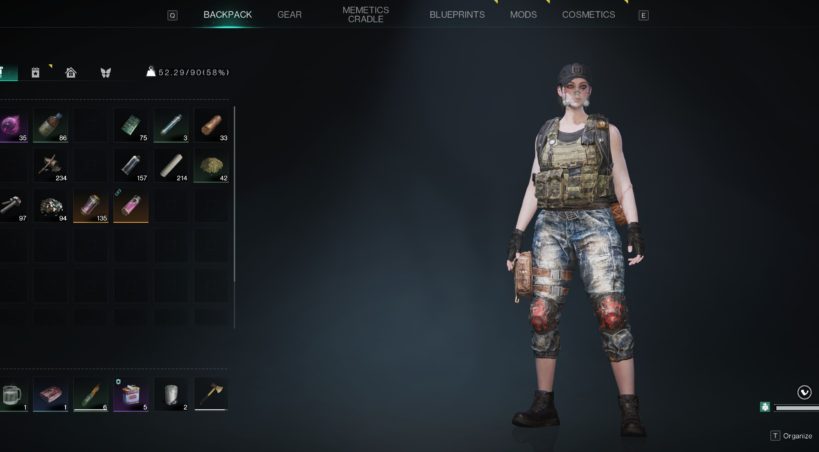Image resolution: width=819 pixels, height=452 pixels.
Task: Show the Cosmetics tab
Action: (588, 15)
